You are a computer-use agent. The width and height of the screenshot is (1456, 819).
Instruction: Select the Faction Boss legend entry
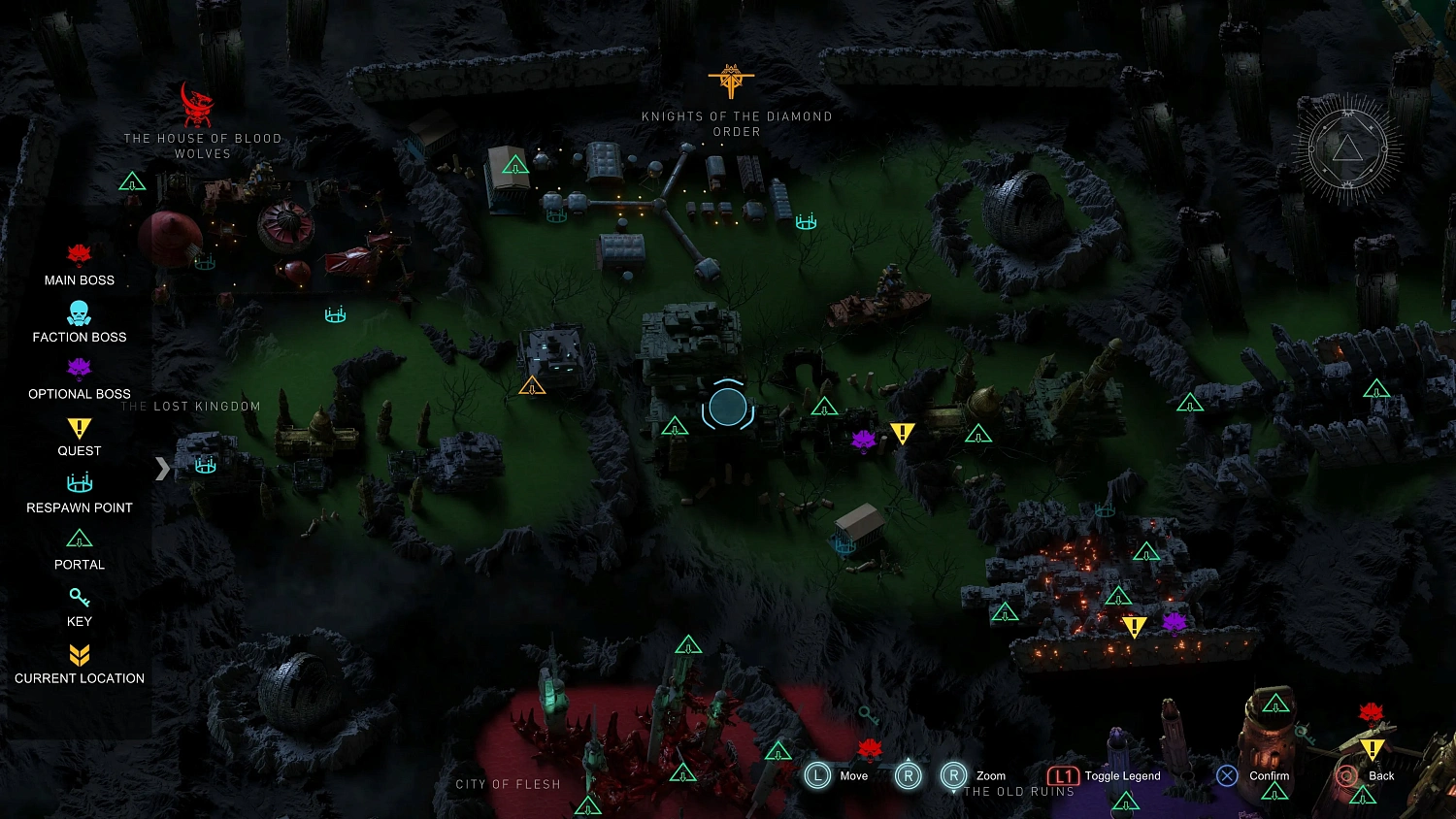(x=80, y=322)
